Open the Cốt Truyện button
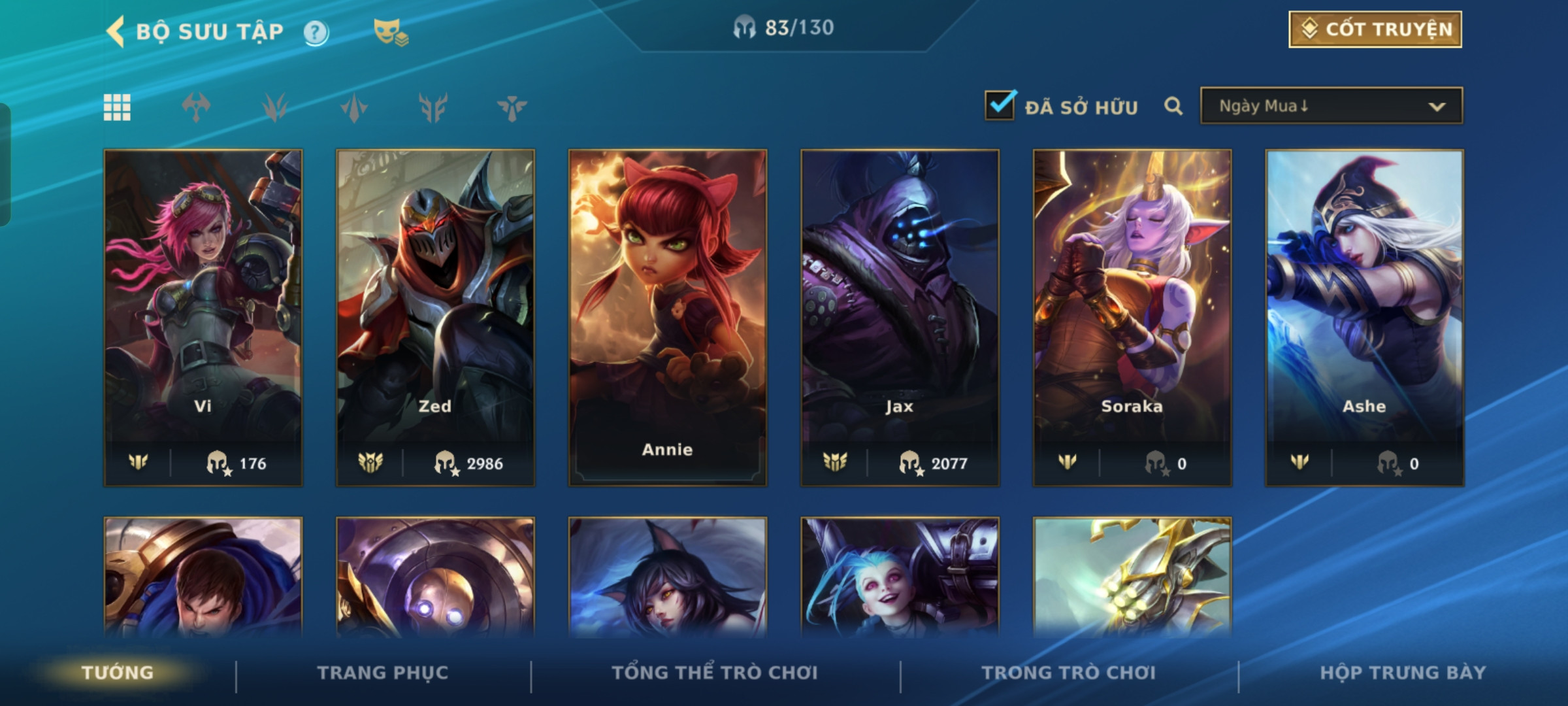Viewport: 1568px width, 706px height. click(x=1375, y=29)
